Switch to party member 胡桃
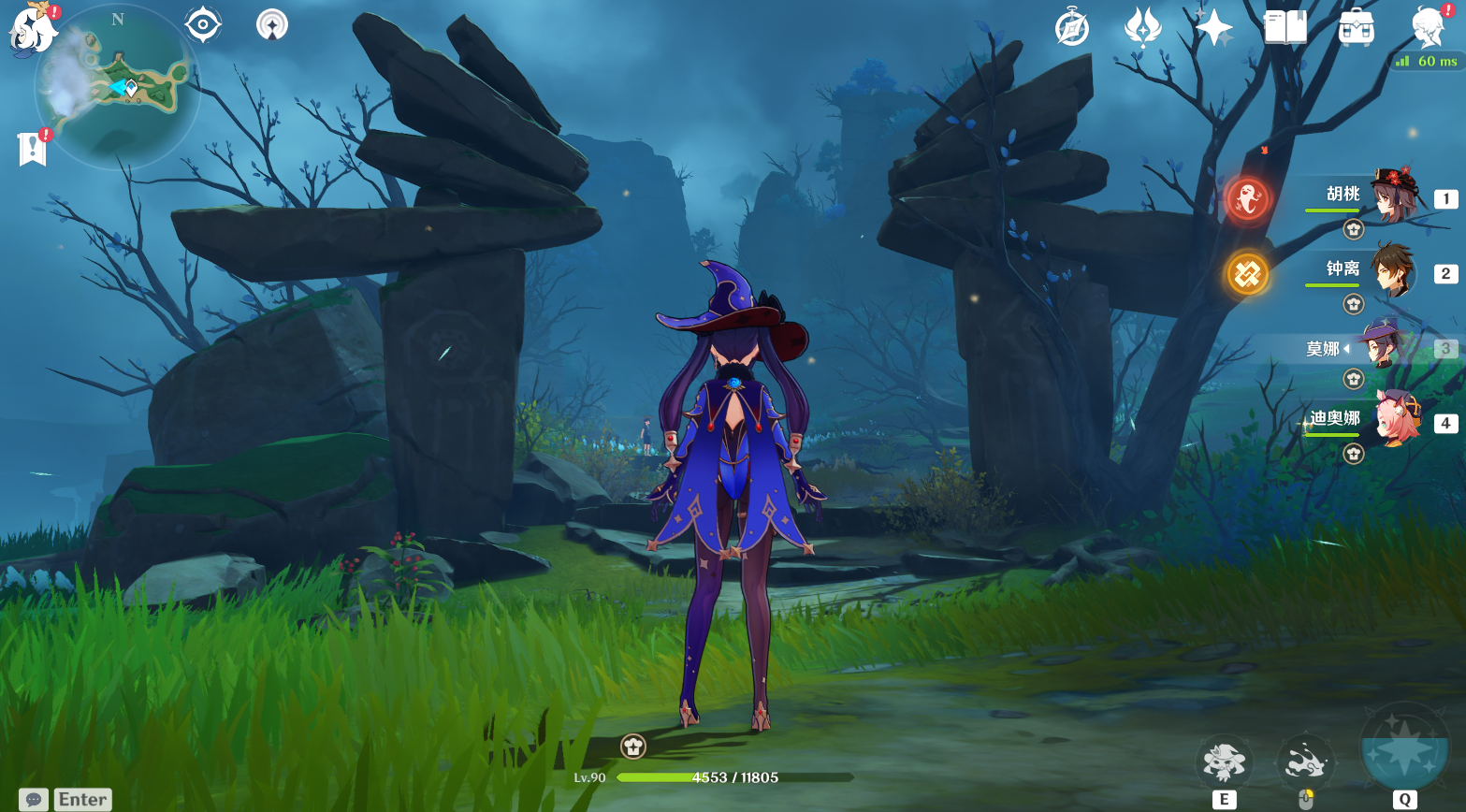1466x812 pixels. pyautogui.click(x=1392, y=197)
